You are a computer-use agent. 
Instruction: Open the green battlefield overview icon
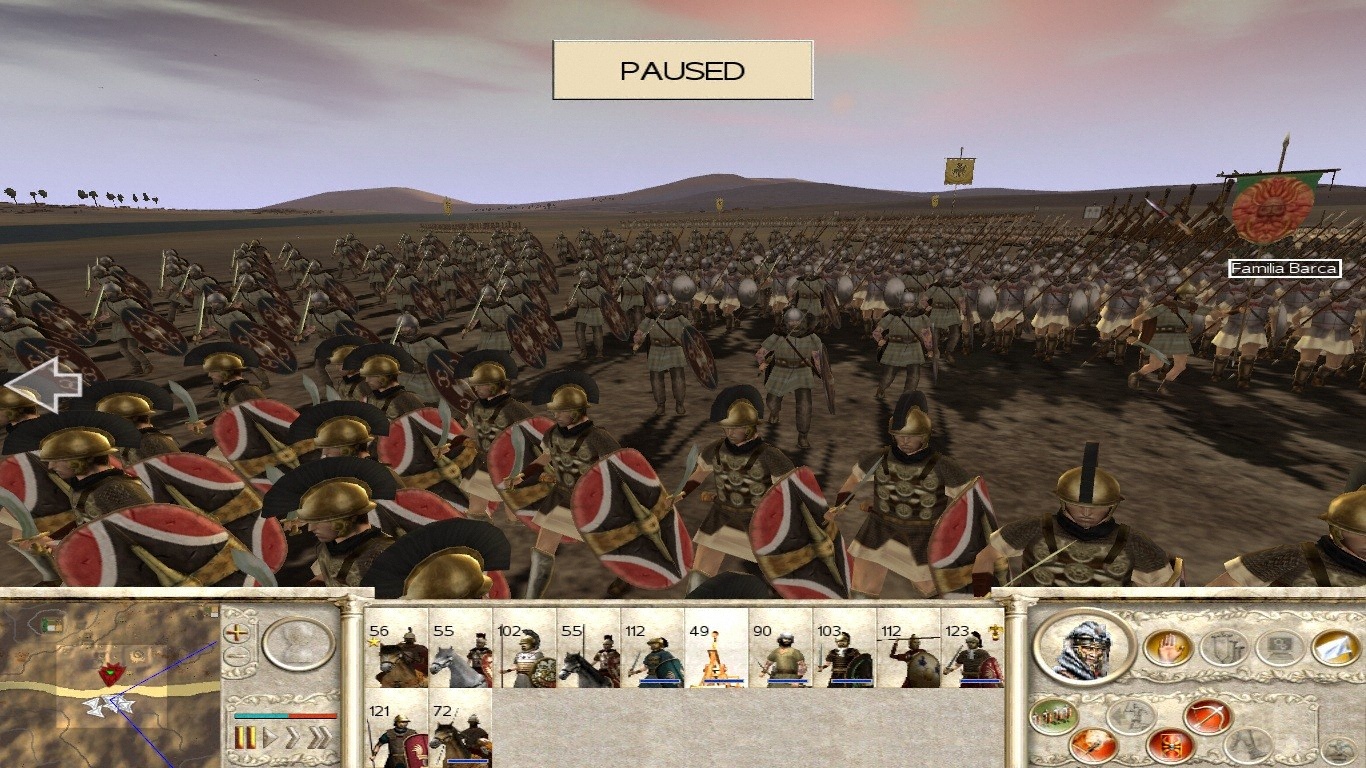(x=1052, y=715)
